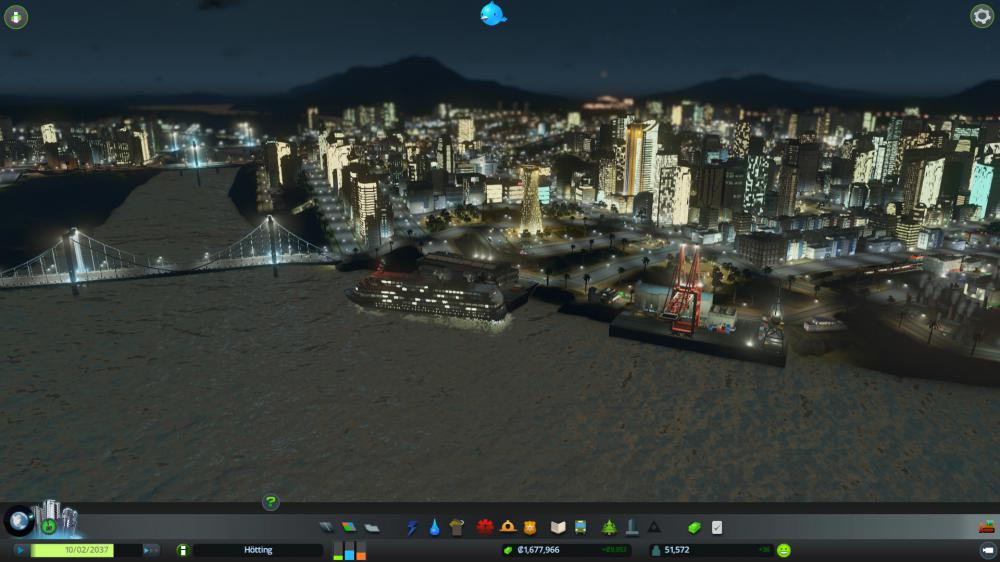Screen dimensions: 1000x562
Task: Open the Chirper bird feed
Action: coord(493,14)
